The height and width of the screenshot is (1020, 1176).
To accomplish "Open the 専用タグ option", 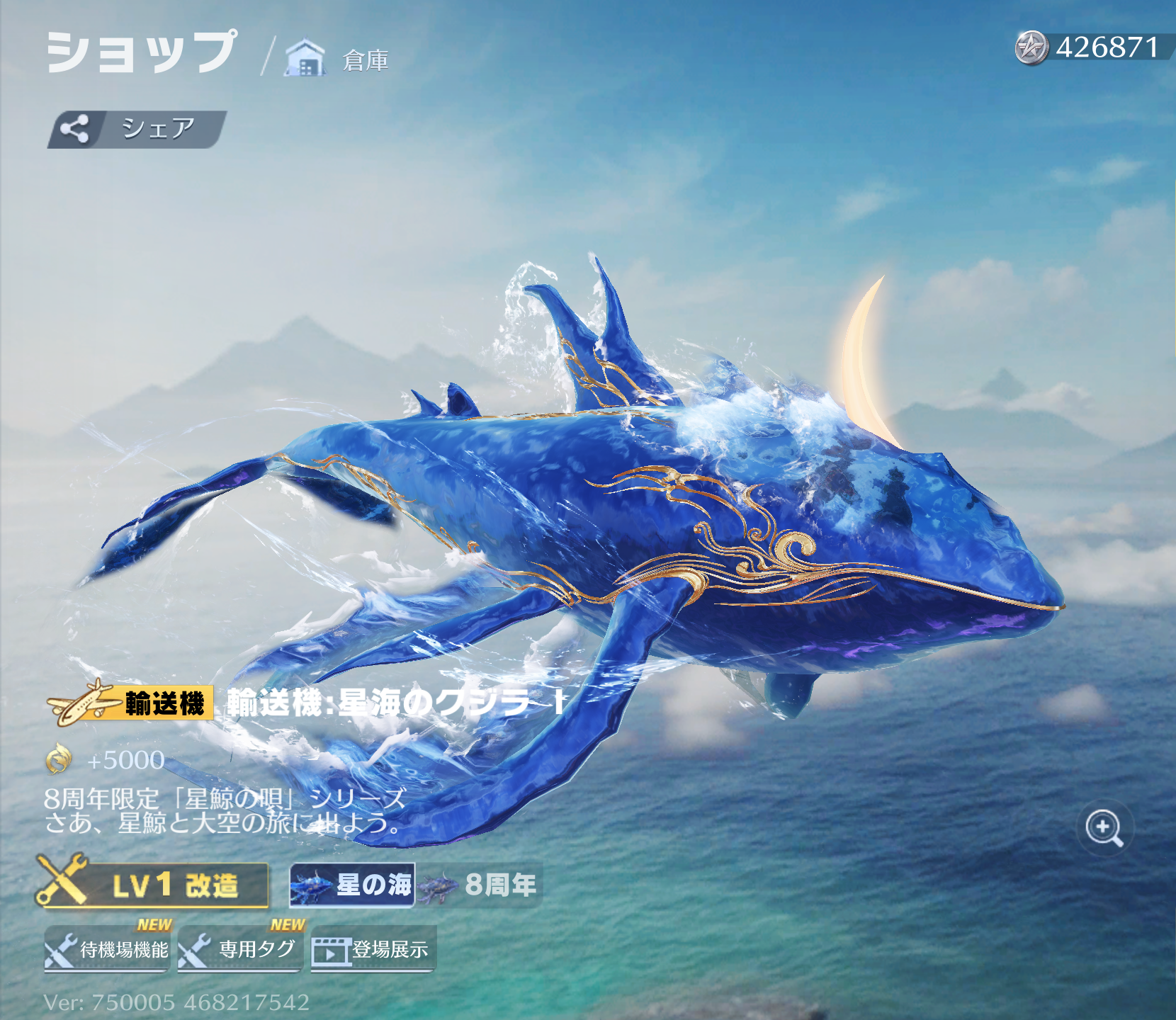I will pyautogui.click(x=240, y=949).
